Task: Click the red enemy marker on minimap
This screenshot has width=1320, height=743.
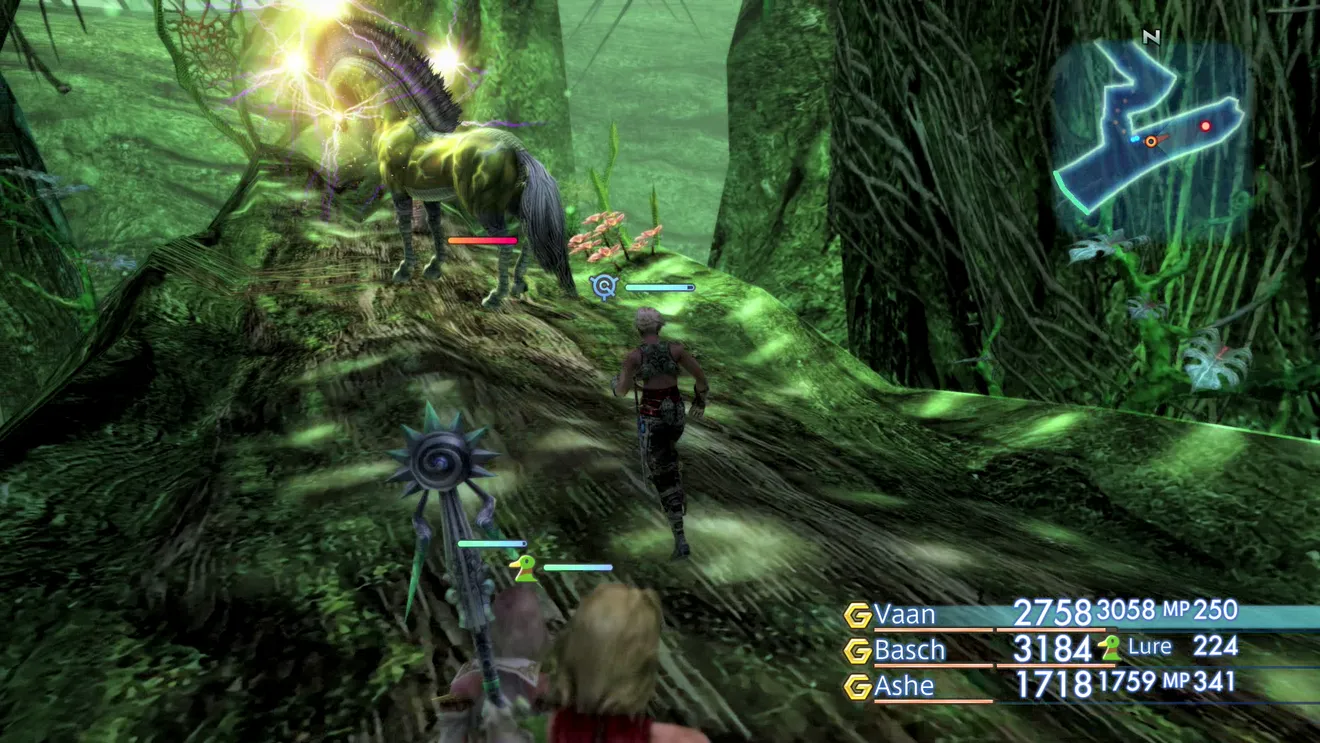Action: (x=1205, y=127)
